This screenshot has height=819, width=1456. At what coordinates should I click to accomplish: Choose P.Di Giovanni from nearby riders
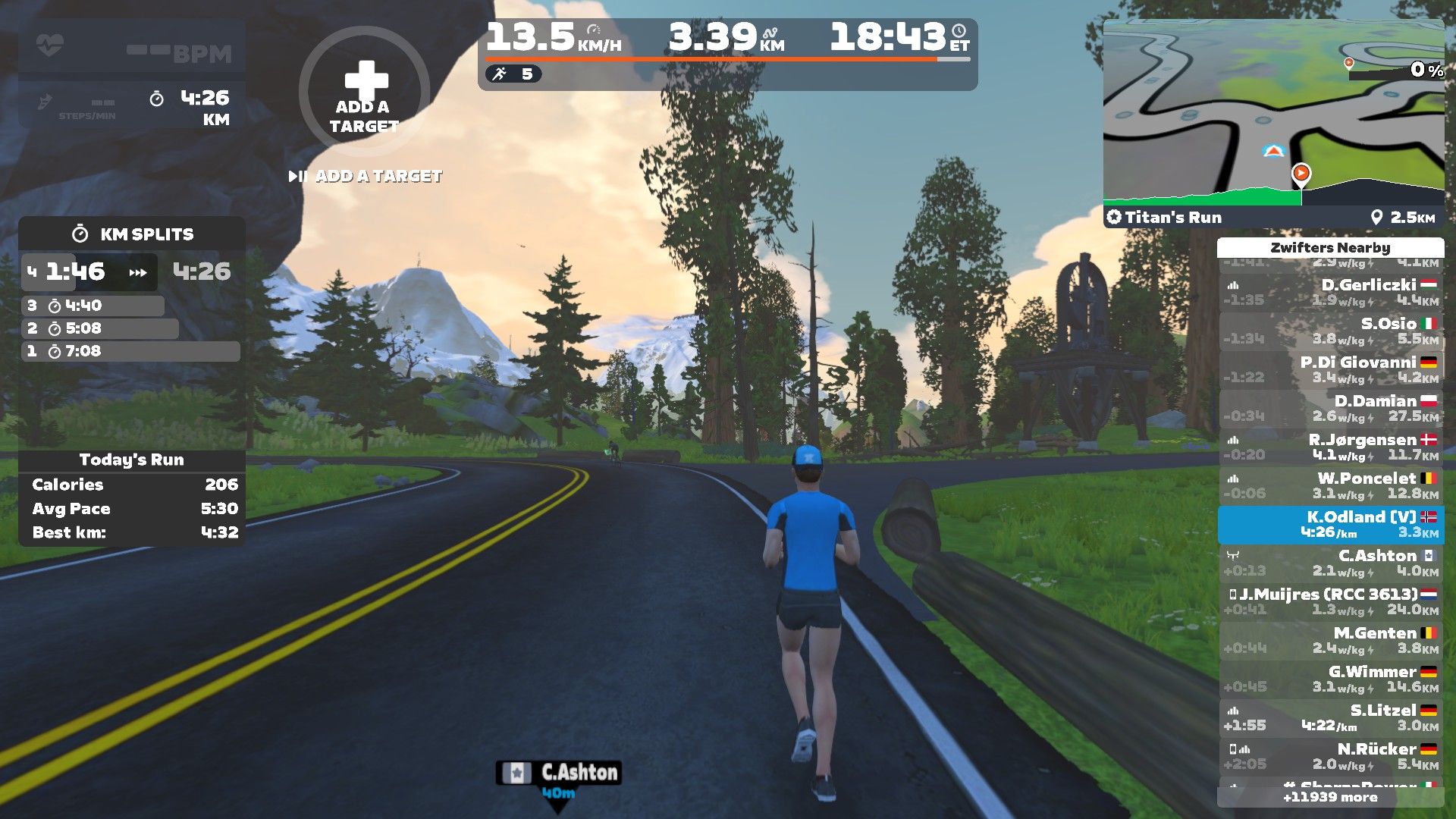(1331, 370)
